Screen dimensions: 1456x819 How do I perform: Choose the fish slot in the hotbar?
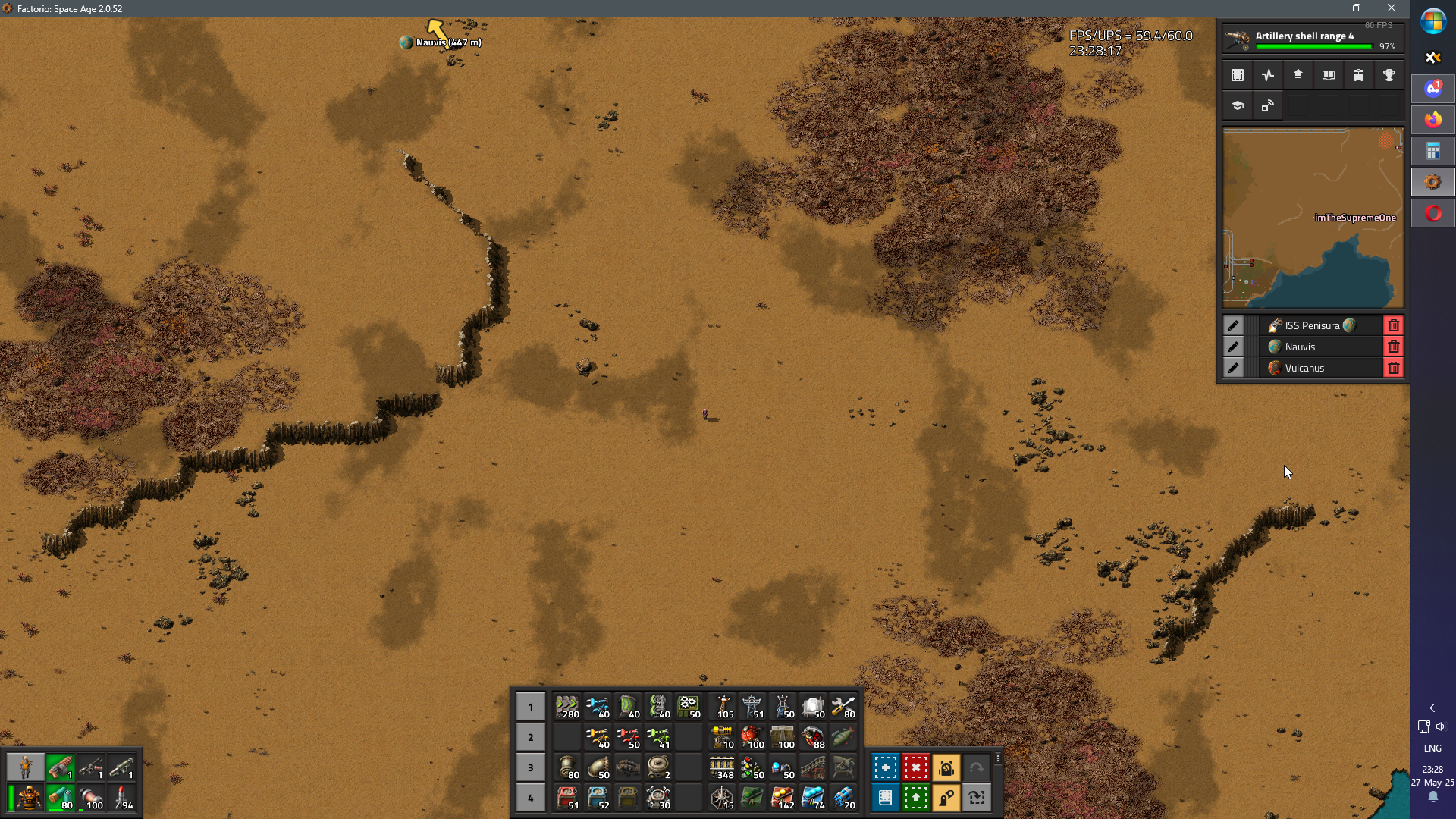click(843, 737)
